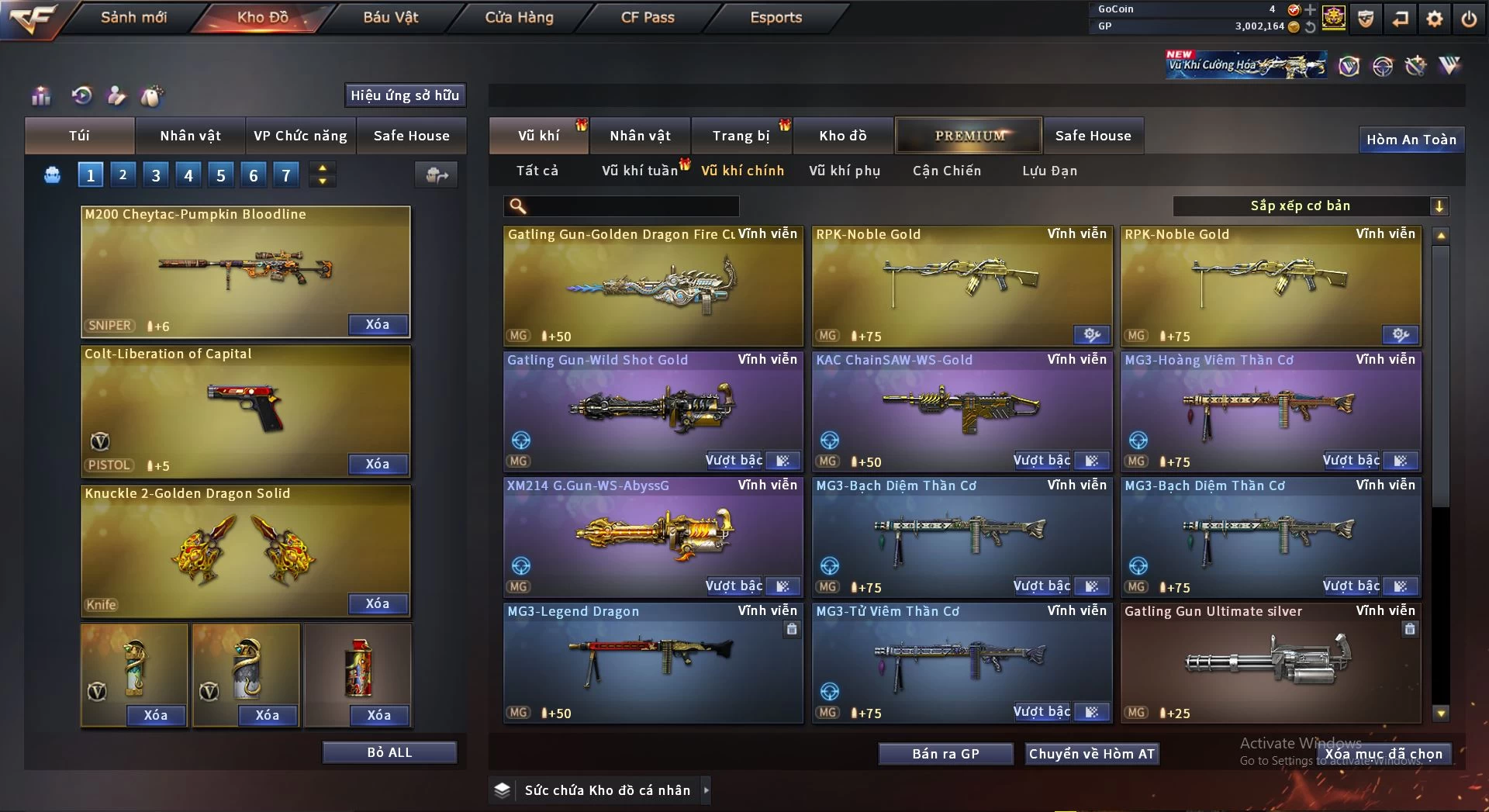Click the Bán ra GP button
The height and width of the screenshot is (812, 1489).
tap(945, 754)
